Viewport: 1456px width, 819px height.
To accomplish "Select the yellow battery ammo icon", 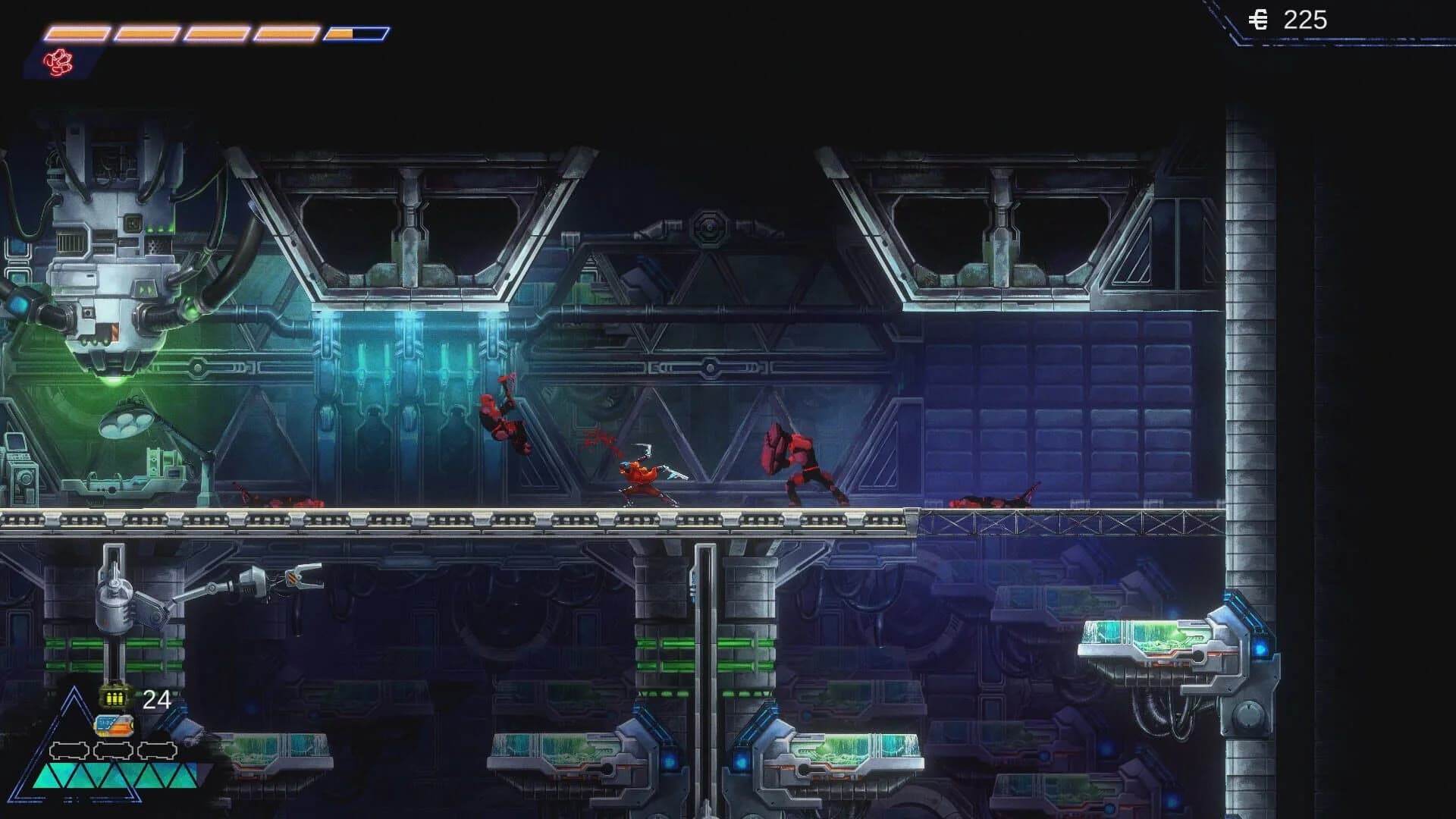I will [x=114, y=698].
